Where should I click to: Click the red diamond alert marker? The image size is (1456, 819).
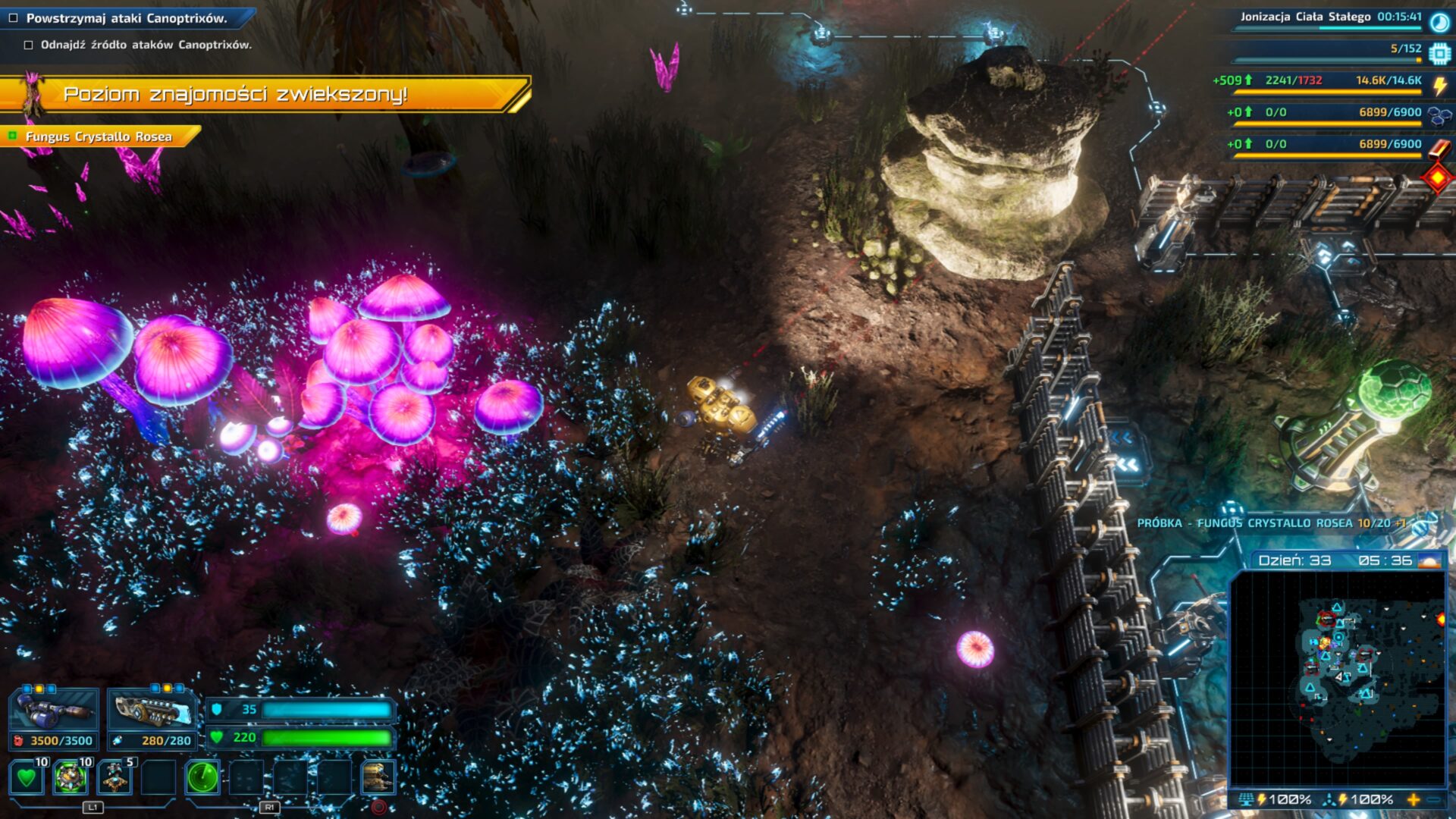click(1438, 178)
